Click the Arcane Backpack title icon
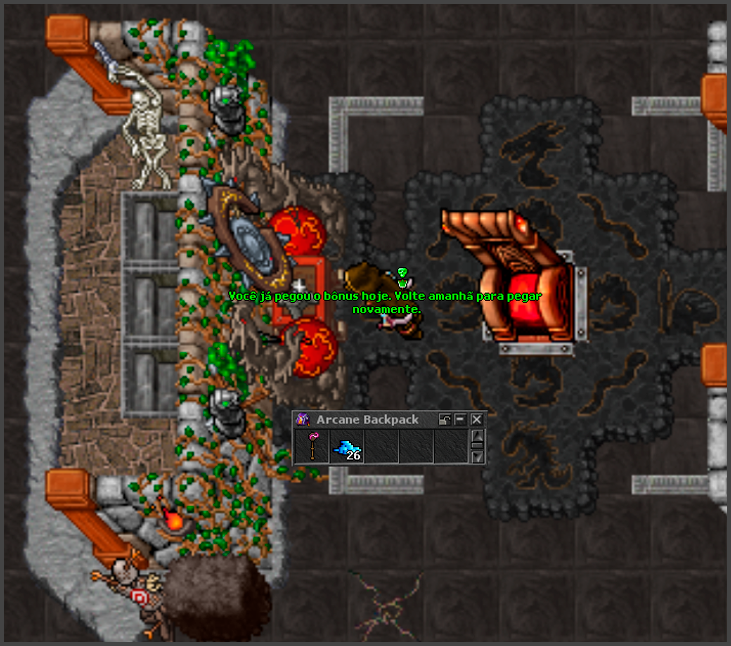Screen dimensions: 731x646 coord(302,420)
